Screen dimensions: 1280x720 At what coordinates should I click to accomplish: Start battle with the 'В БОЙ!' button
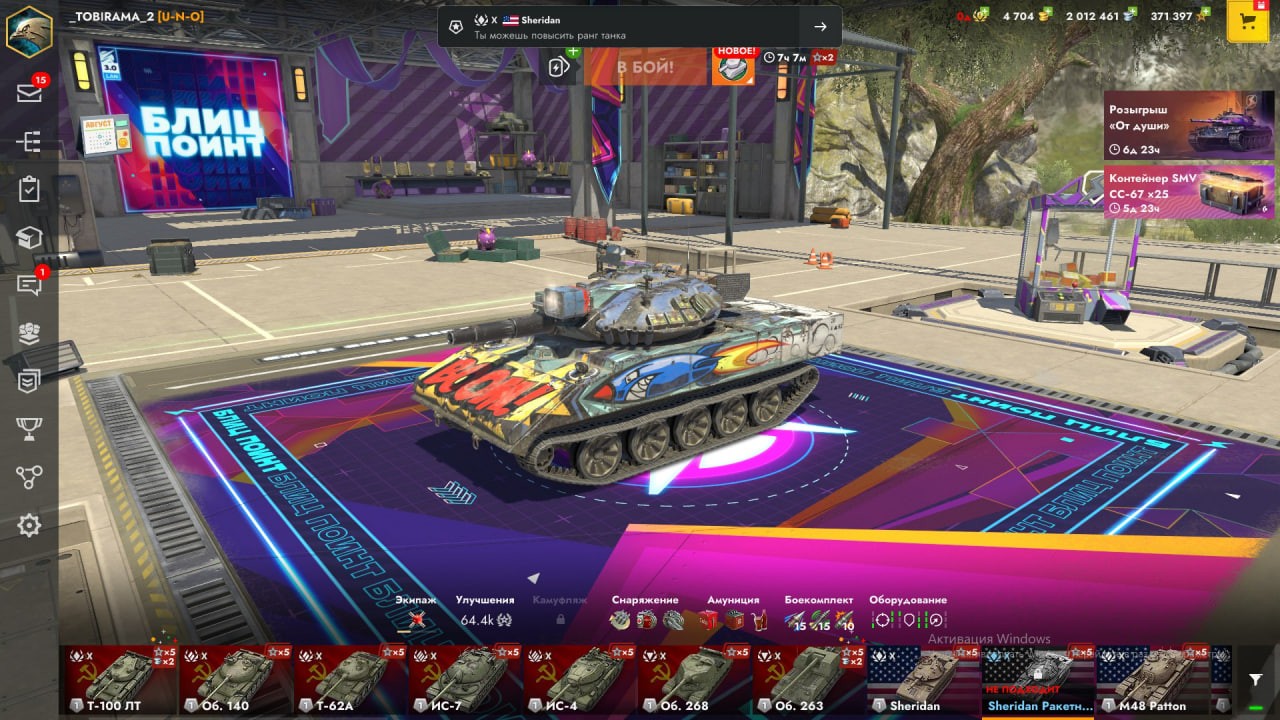click(645, 67)
